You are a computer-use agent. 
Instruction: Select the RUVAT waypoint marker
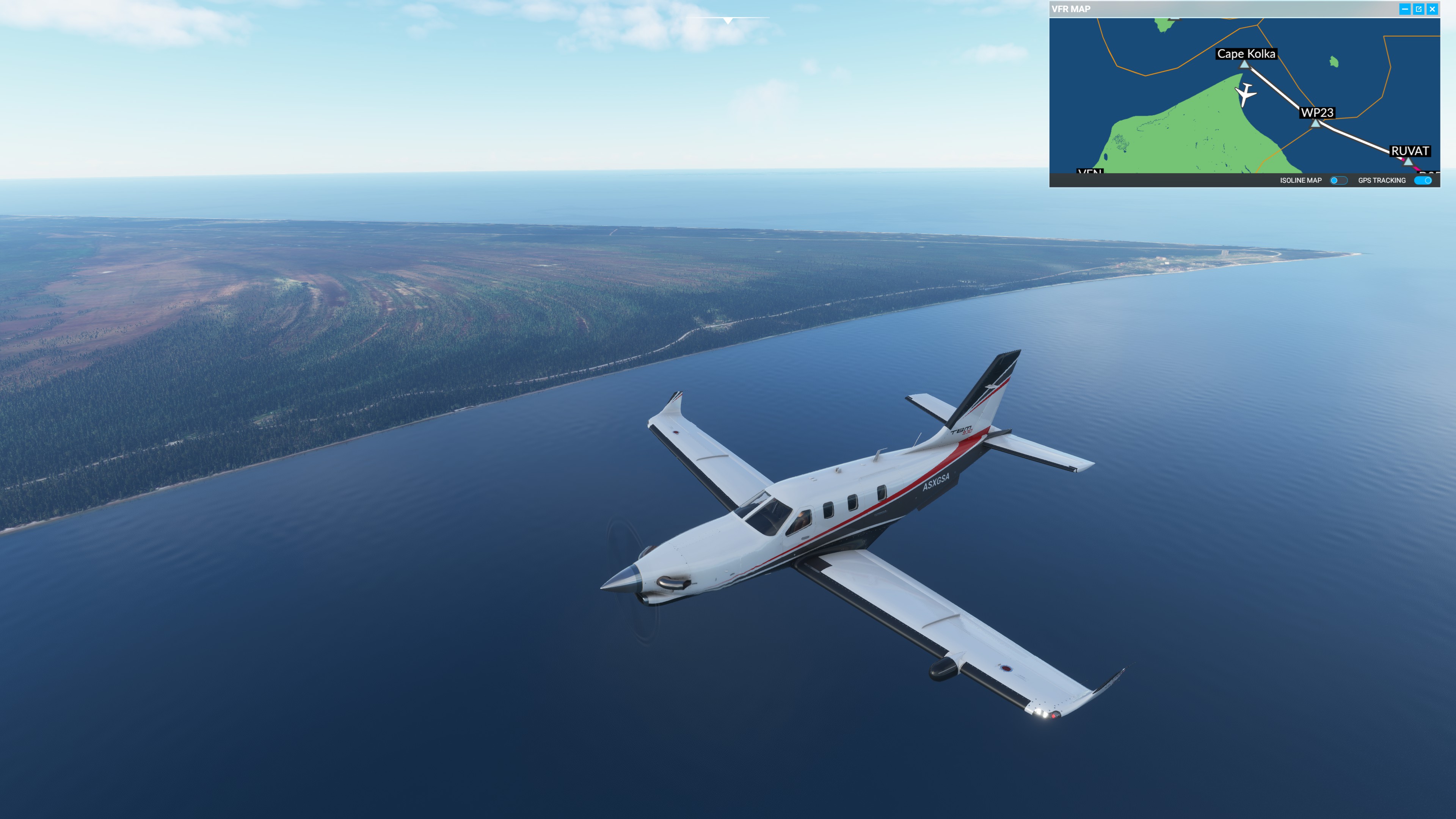point(1408,161)
